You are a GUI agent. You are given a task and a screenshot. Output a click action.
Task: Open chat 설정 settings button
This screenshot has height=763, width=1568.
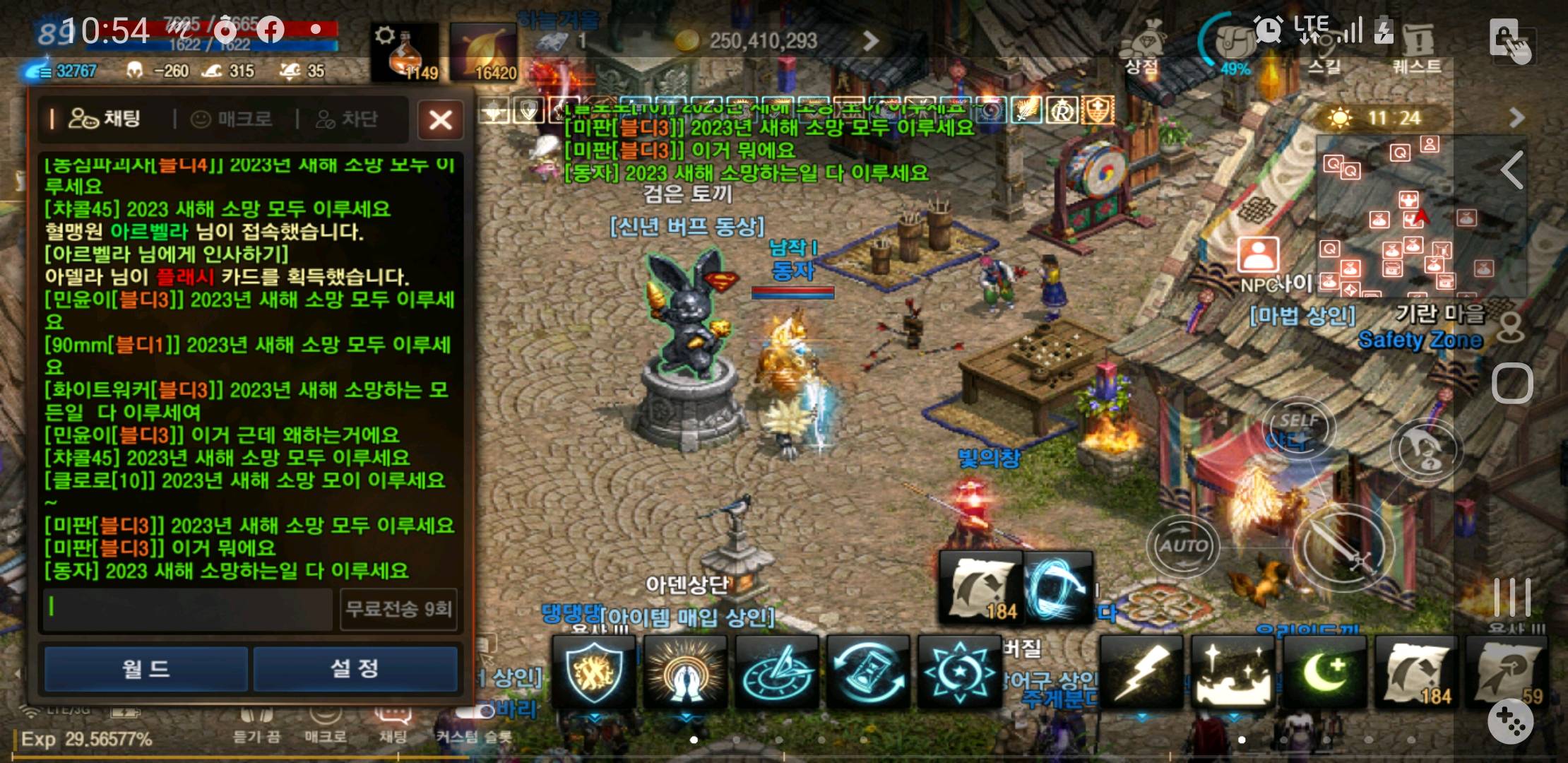point(356,668)
